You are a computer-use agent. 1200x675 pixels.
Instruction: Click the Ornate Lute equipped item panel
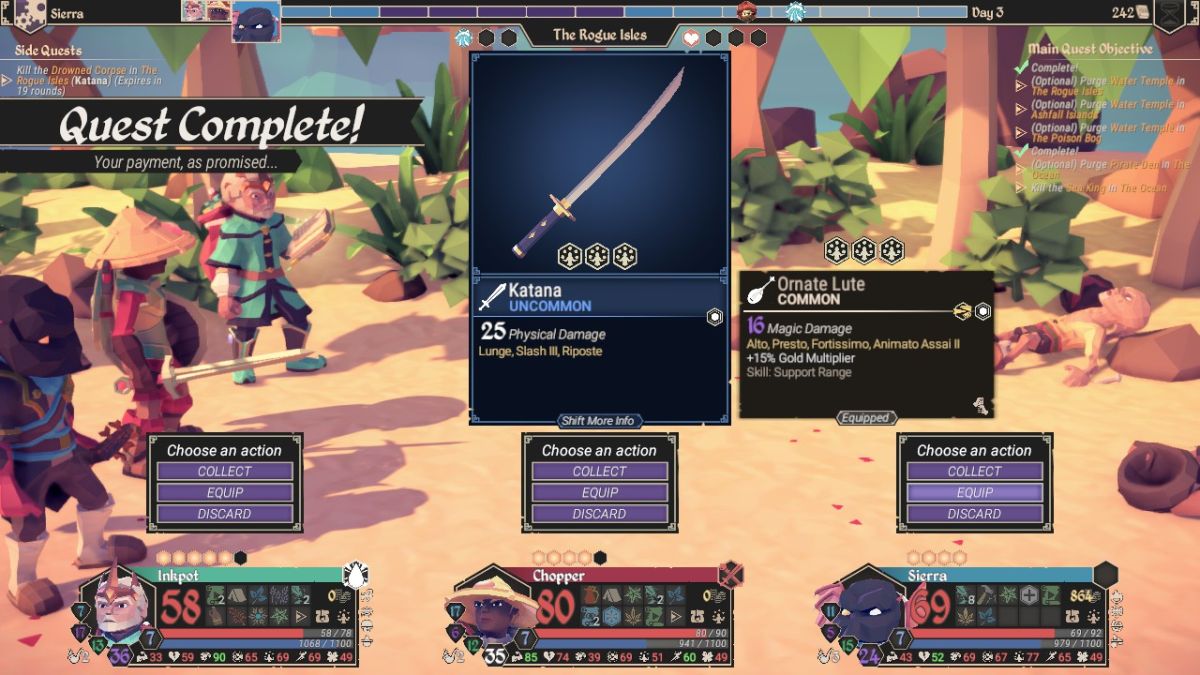[866, 345]
